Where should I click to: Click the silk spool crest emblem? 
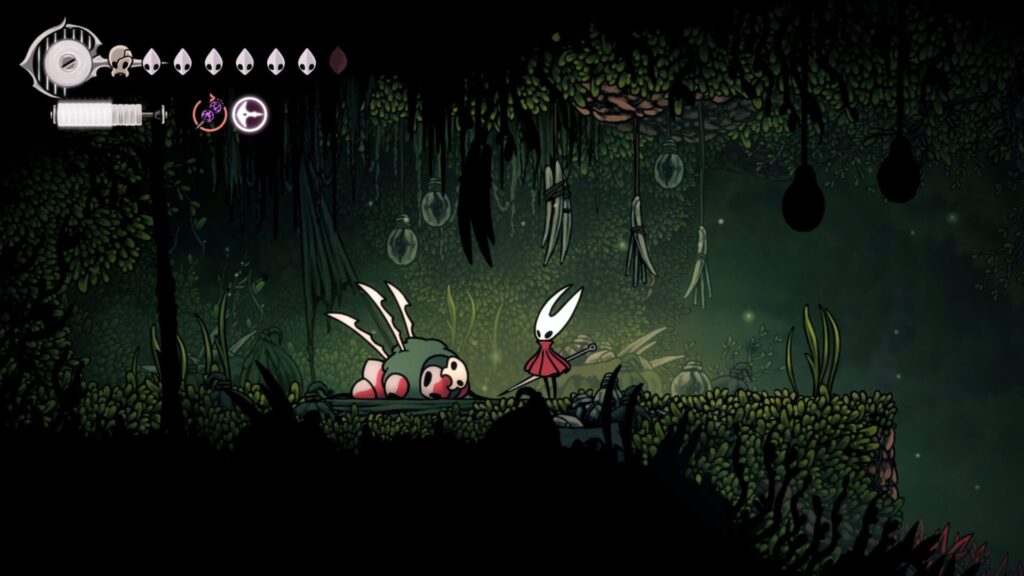pyautogui.click(x=68, y=61)
